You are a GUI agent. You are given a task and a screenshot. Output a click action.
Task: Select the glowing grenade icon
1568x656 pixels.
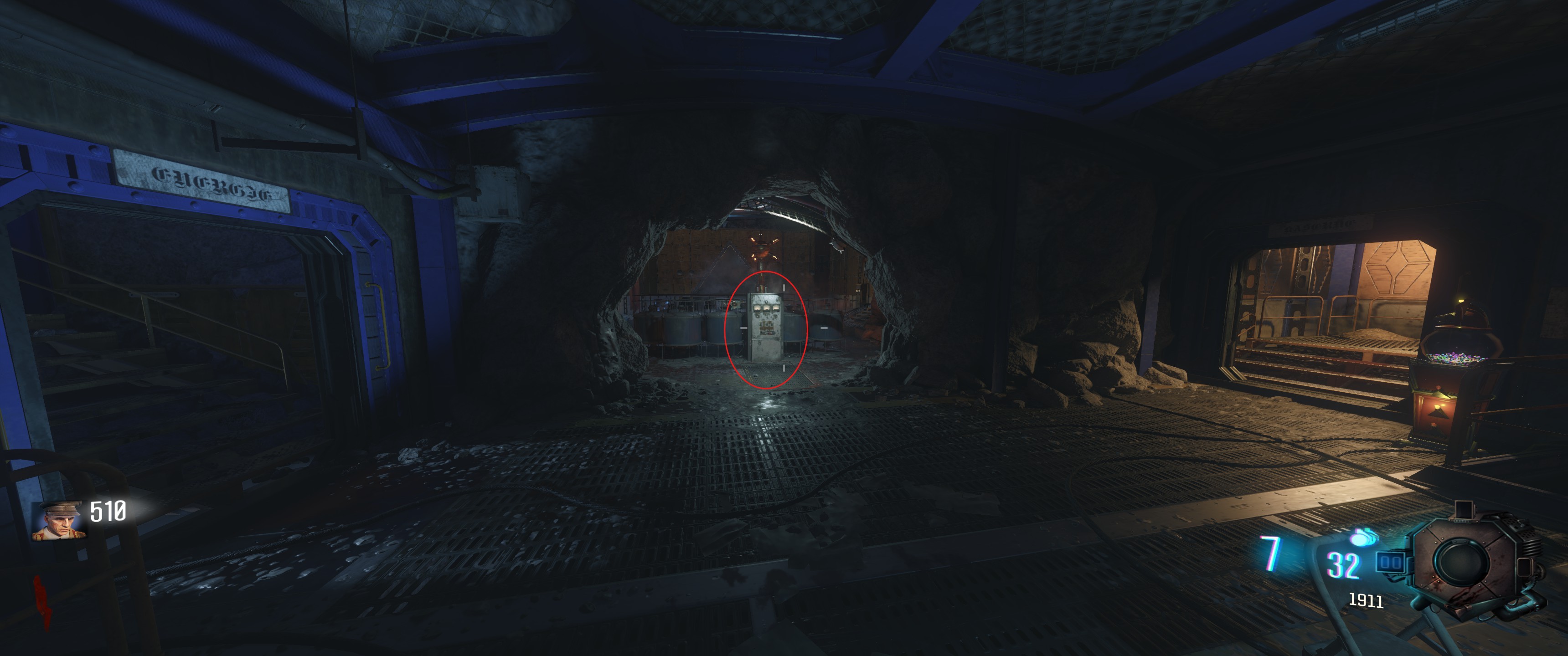[1362, 538]
